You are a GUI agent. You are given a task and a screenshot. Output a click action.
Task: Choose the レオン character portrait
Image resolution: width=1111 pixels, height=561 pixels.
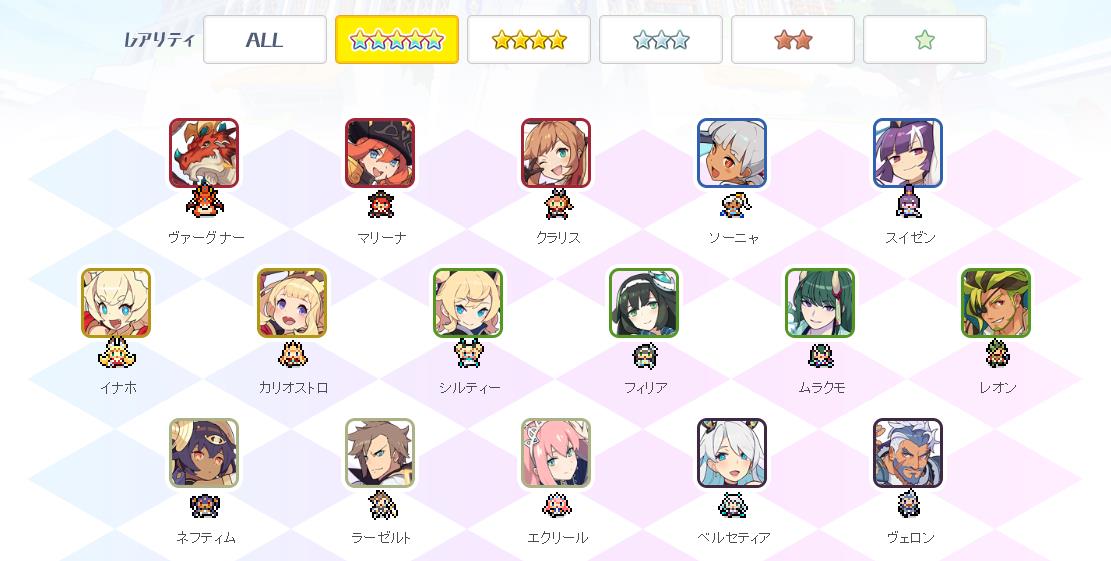coord(996,303)
